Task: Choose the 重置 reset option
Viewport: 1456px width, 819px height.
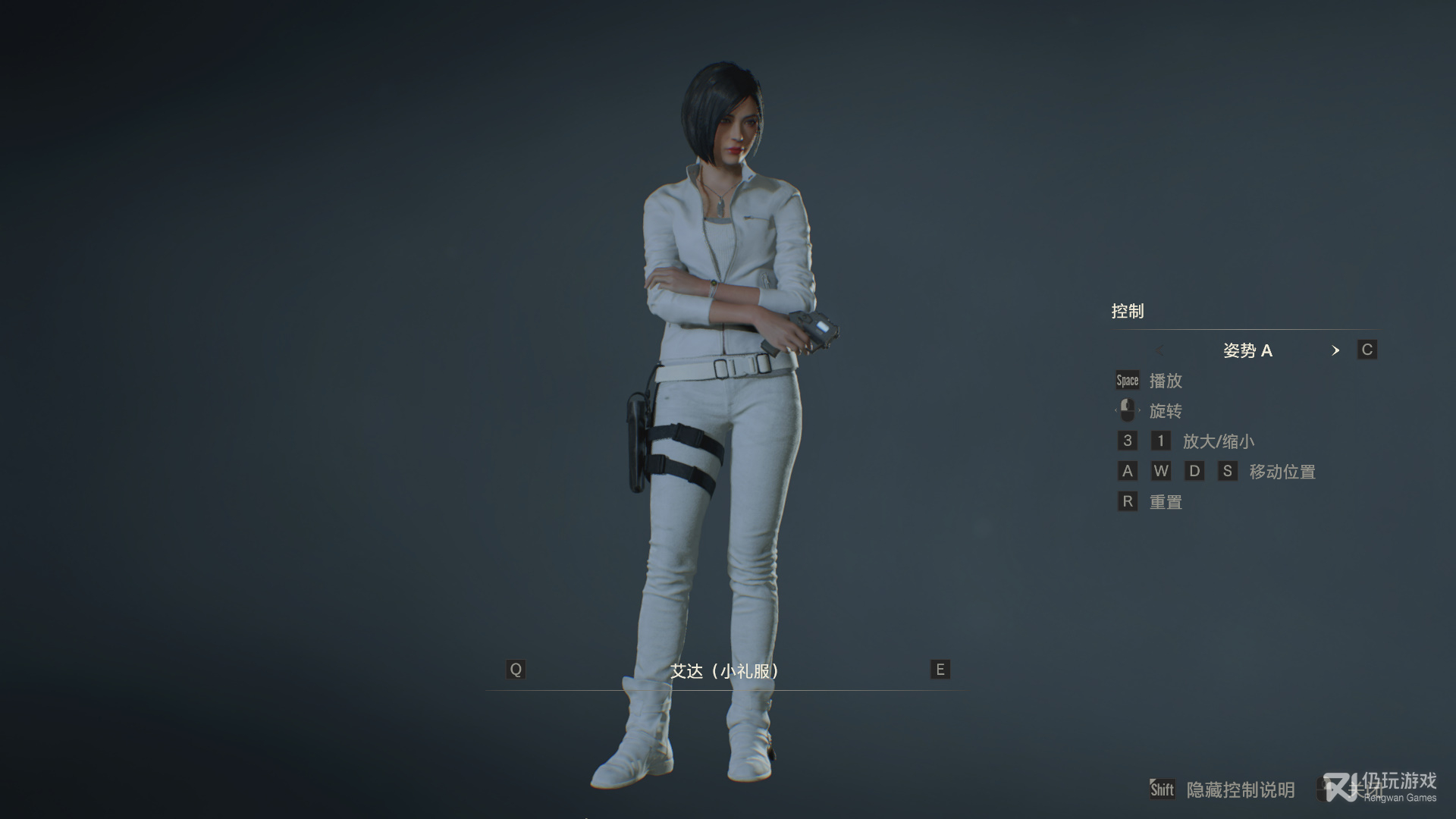Action: tap(1166, 502)
